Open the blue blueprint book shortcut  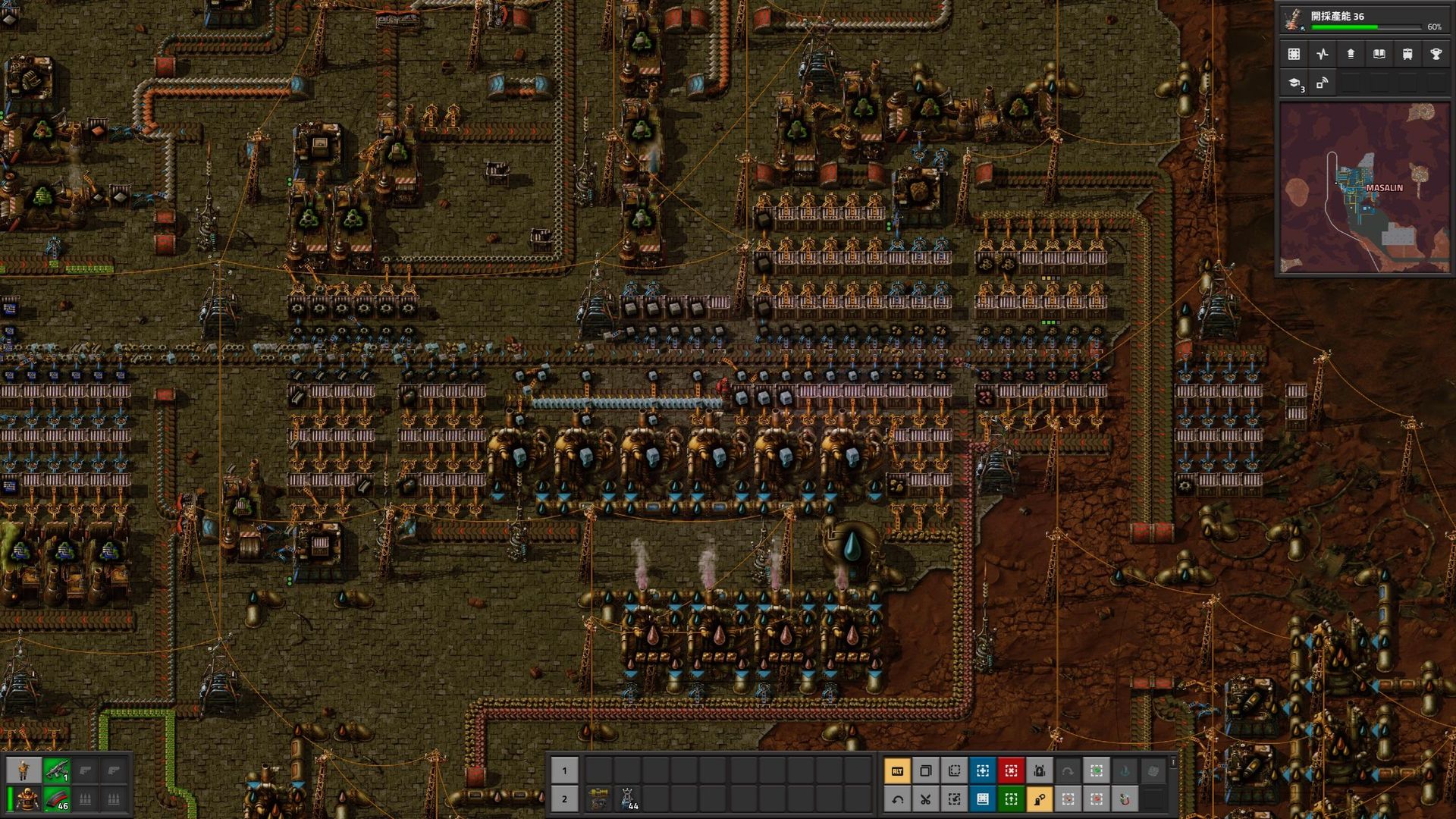click(982, 799)
